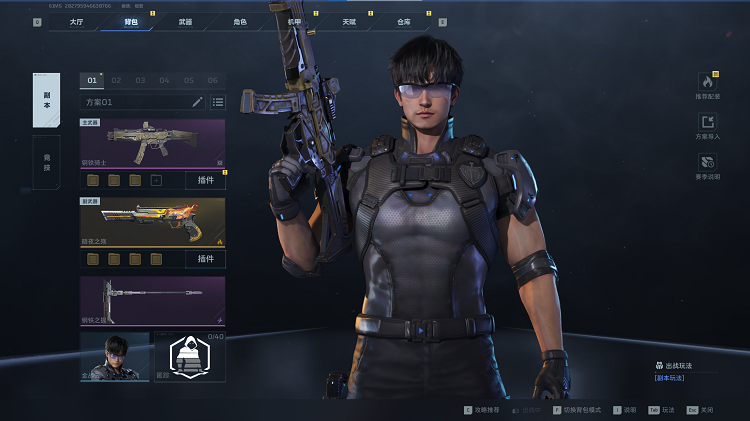
Task: Select the secondary flame pistol slot
Action: pyautogui.click(x=152, y=222)
